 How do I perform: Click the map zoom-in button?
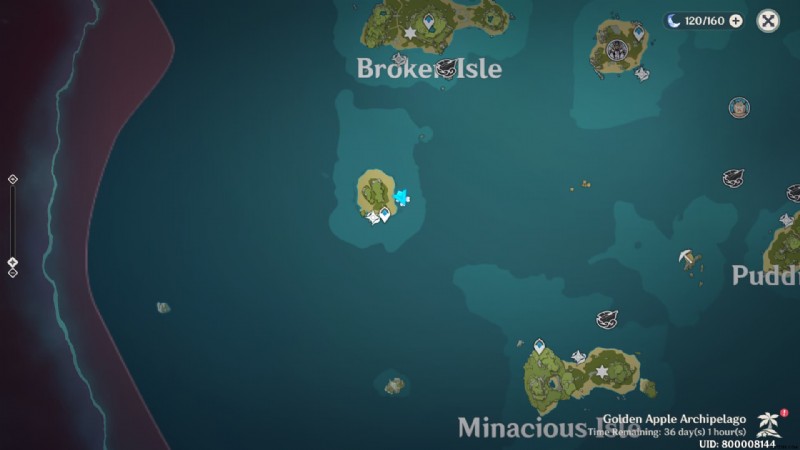[x=13, y=179]
